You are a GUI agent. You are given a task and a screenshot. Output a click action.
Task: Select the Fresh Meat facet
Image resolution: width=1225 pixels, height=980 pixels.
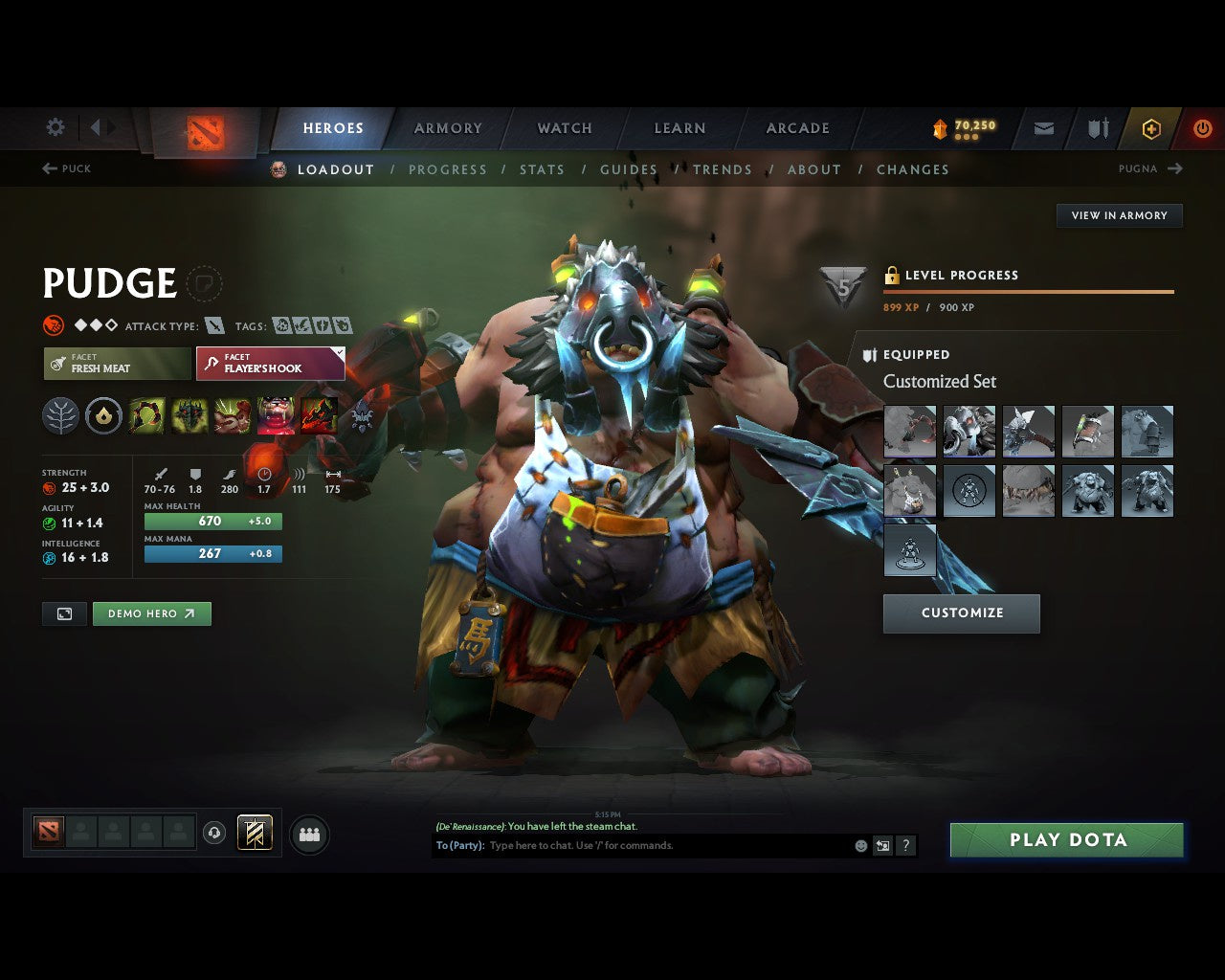pos(116,364)
